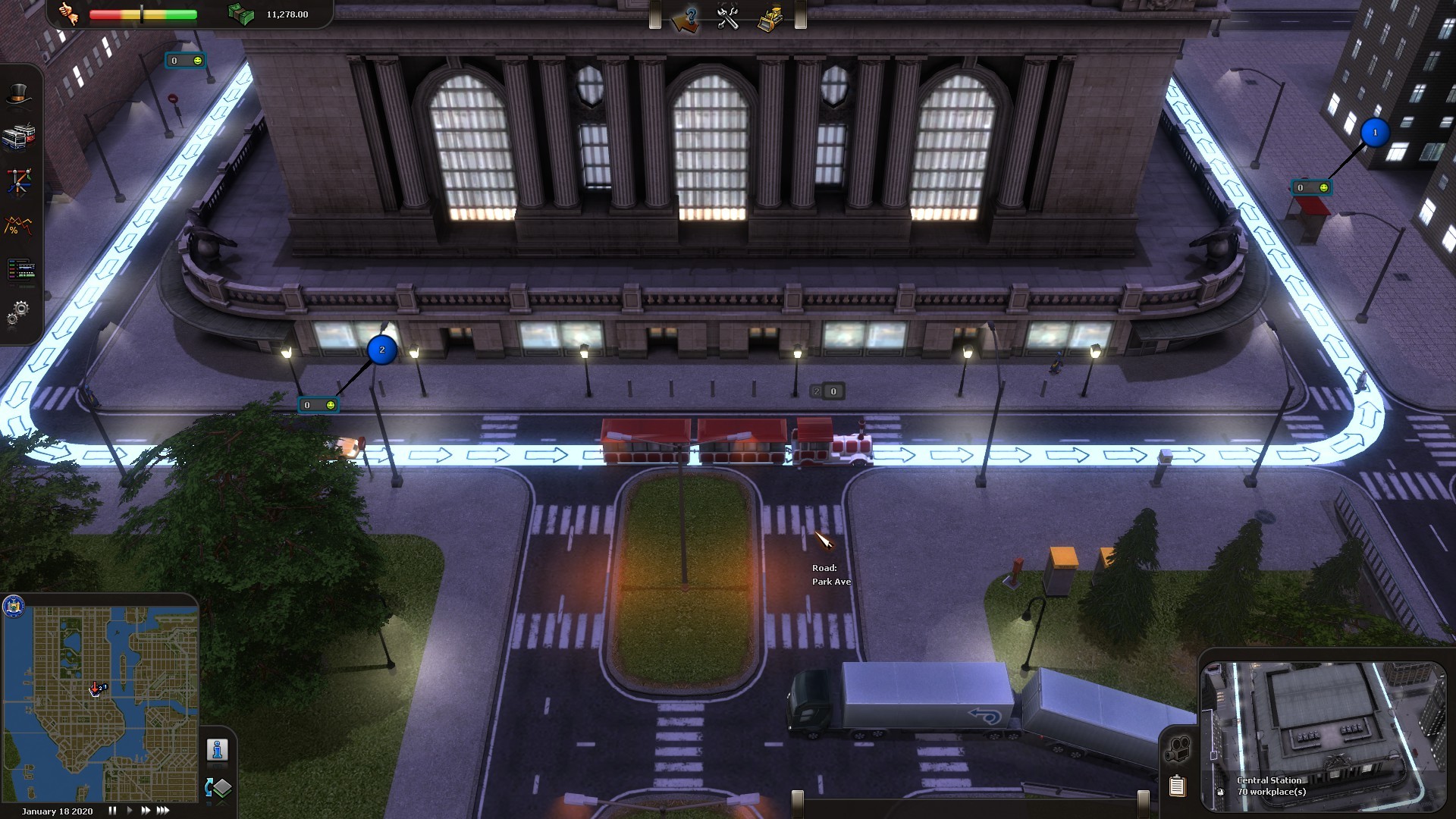This screenshot has height=819, width=1456.
Task: Select the line drawing tool
Action: click(19, 182)
